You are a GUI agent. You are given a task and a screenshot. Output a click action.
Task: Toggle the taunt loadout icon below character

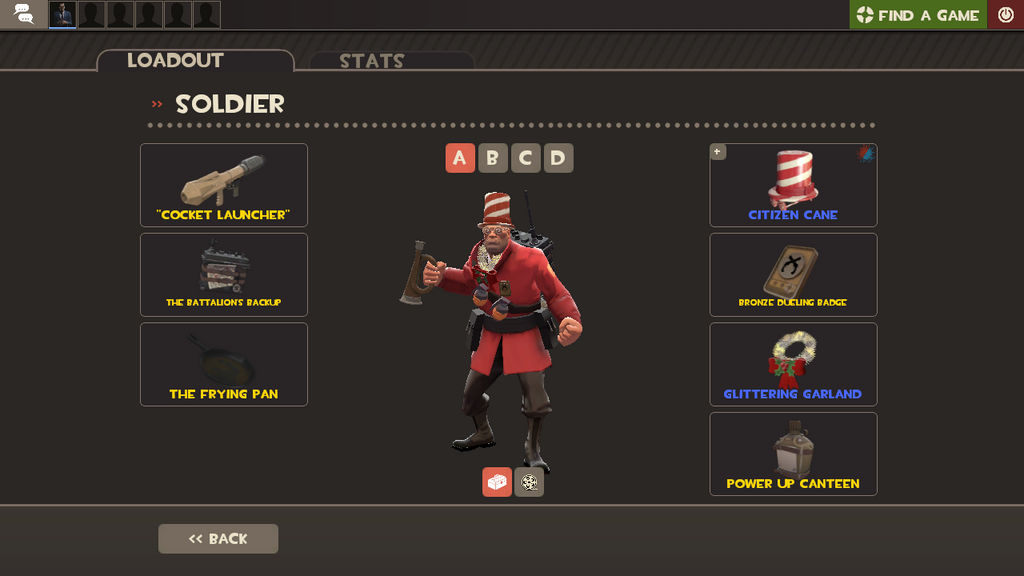coord(529,482)
